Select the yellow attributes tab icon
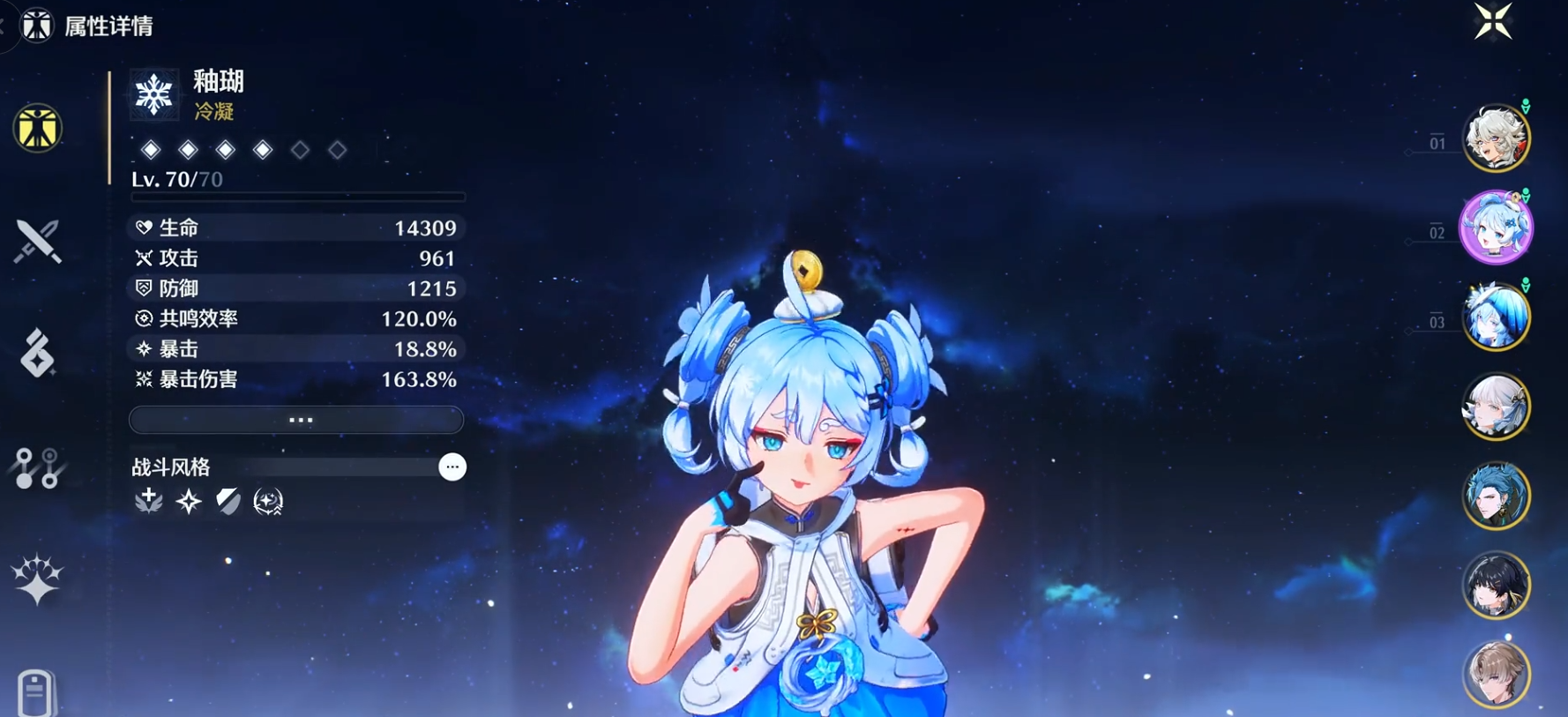This screenshot has width=1568, height=717. 37,128
